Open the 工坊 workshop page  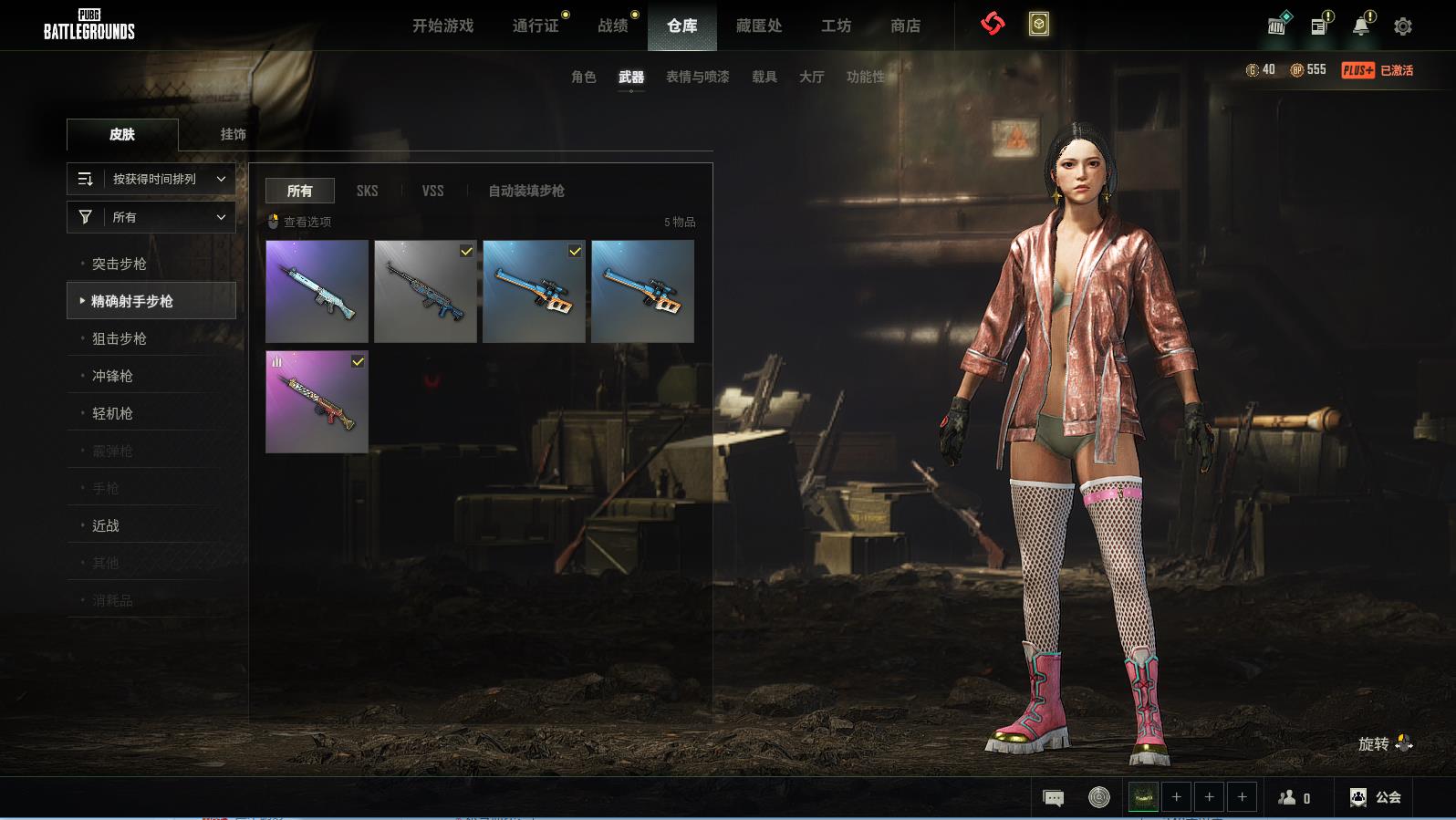click(836, 26)
